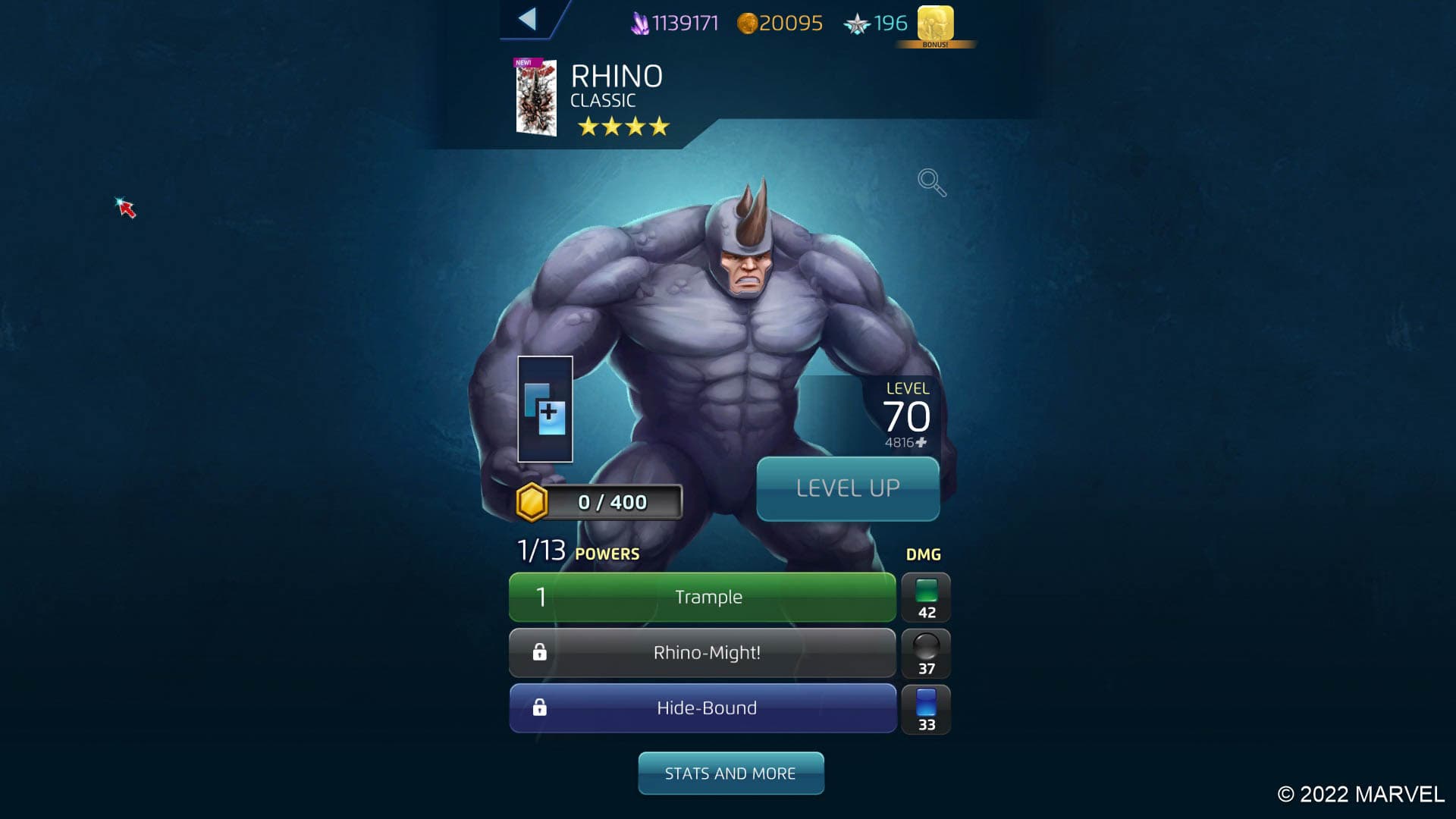Click the black Rhino-Might damage tile
This screenshot has width=1456, height=819.
[926, 653]
